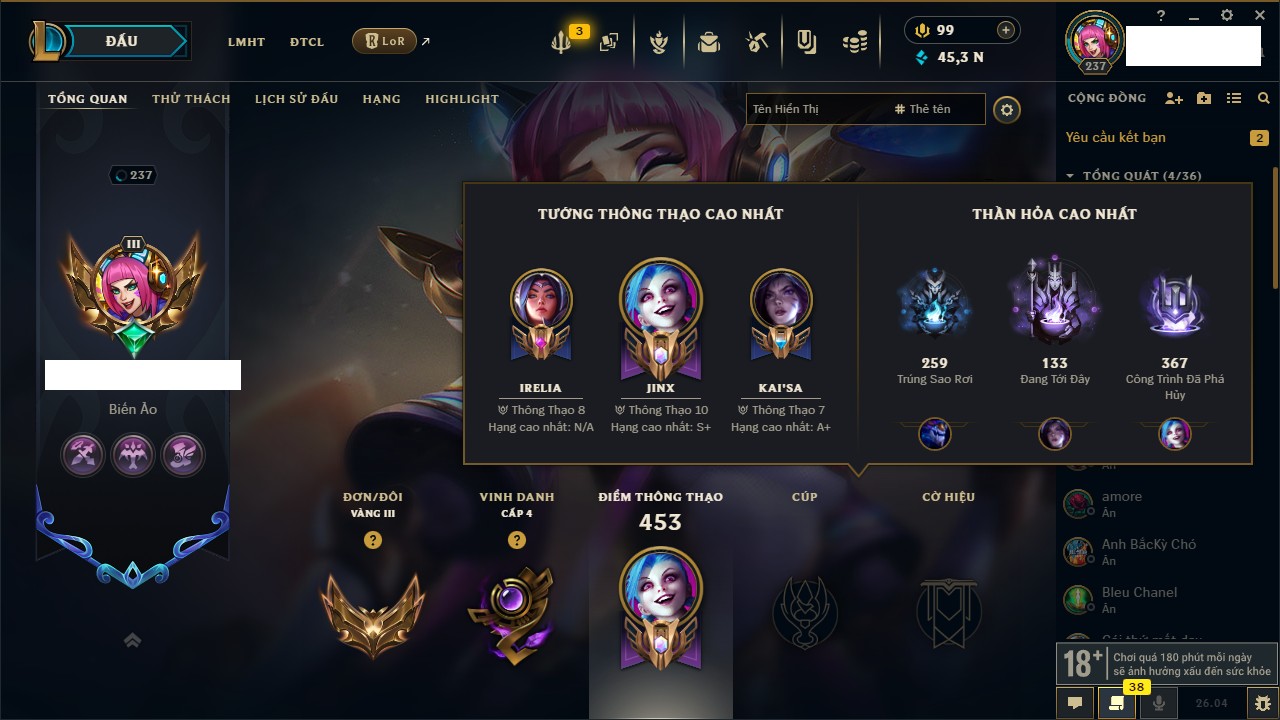Switch to the ĐTCL game mode
The image size is (1280, 720).
pyautogui.click(x=307, y=42)
